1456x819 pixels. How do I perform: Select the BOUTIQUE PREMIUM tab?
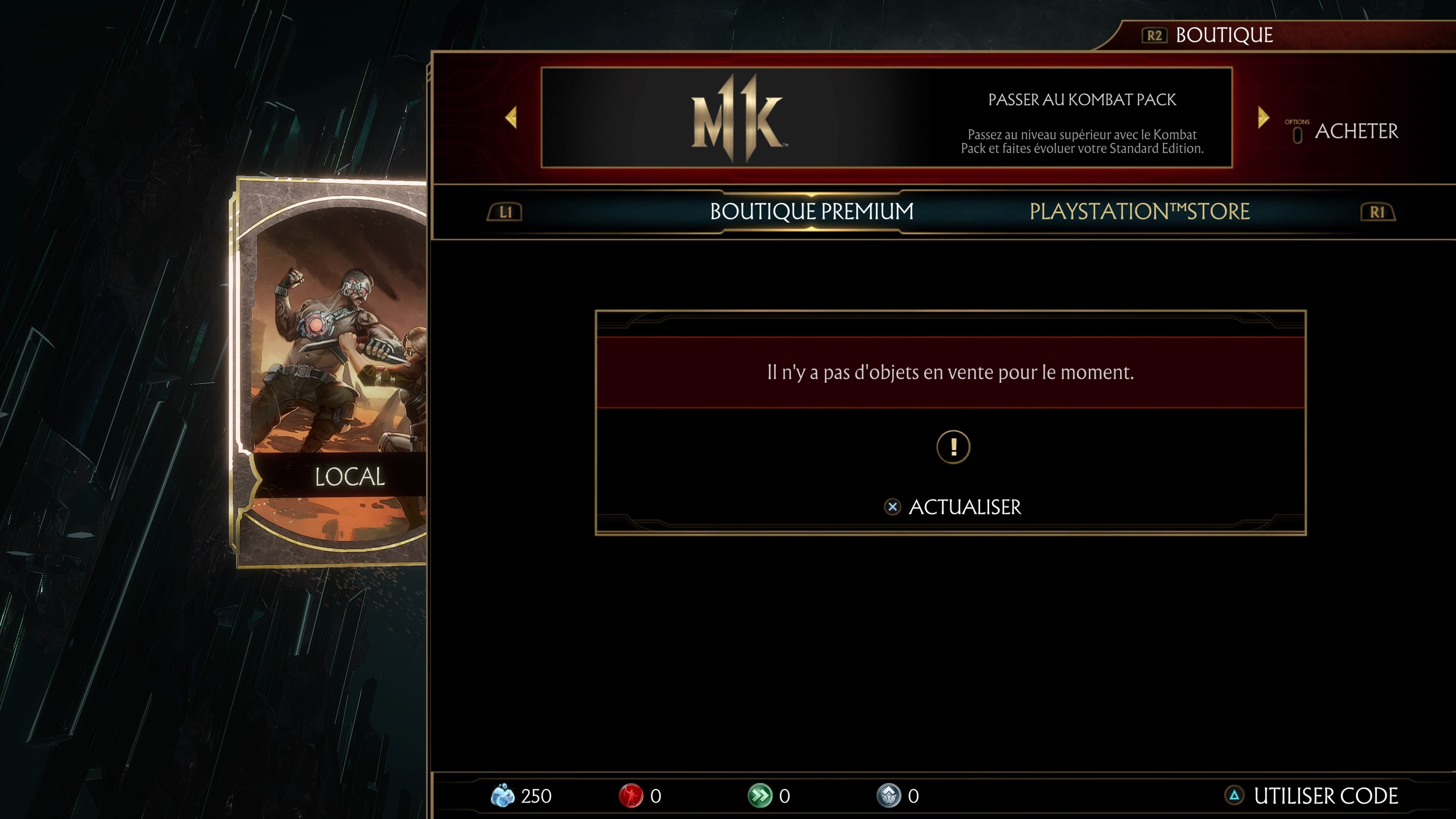coord(812,211)
